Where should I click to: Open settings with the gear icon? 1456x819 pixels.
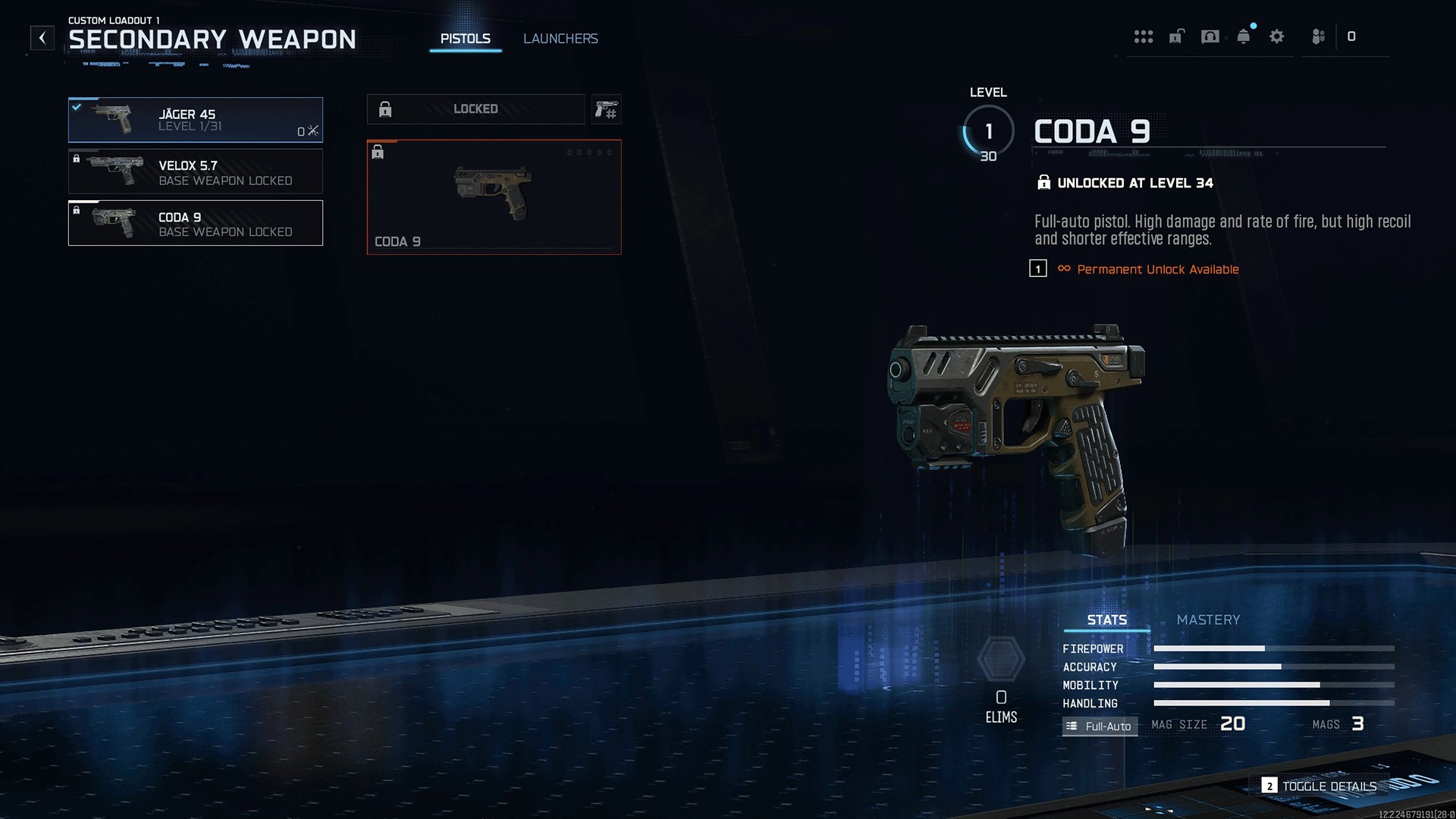tap(1277, 36)
